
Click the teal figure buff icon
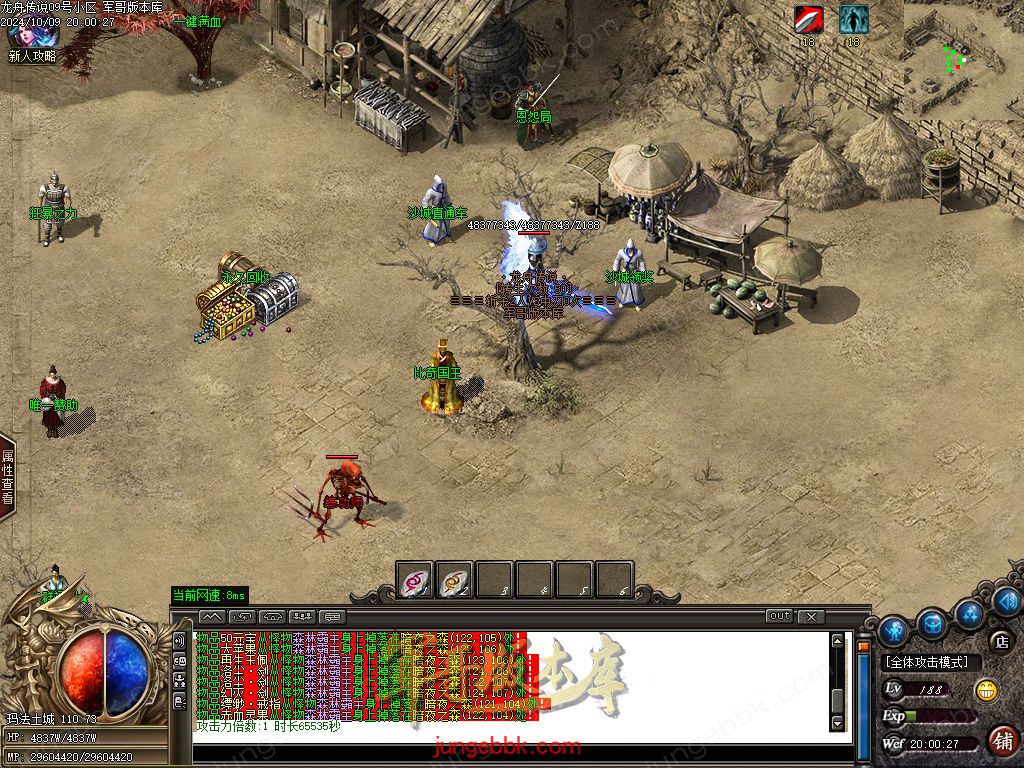click(853, 19)
